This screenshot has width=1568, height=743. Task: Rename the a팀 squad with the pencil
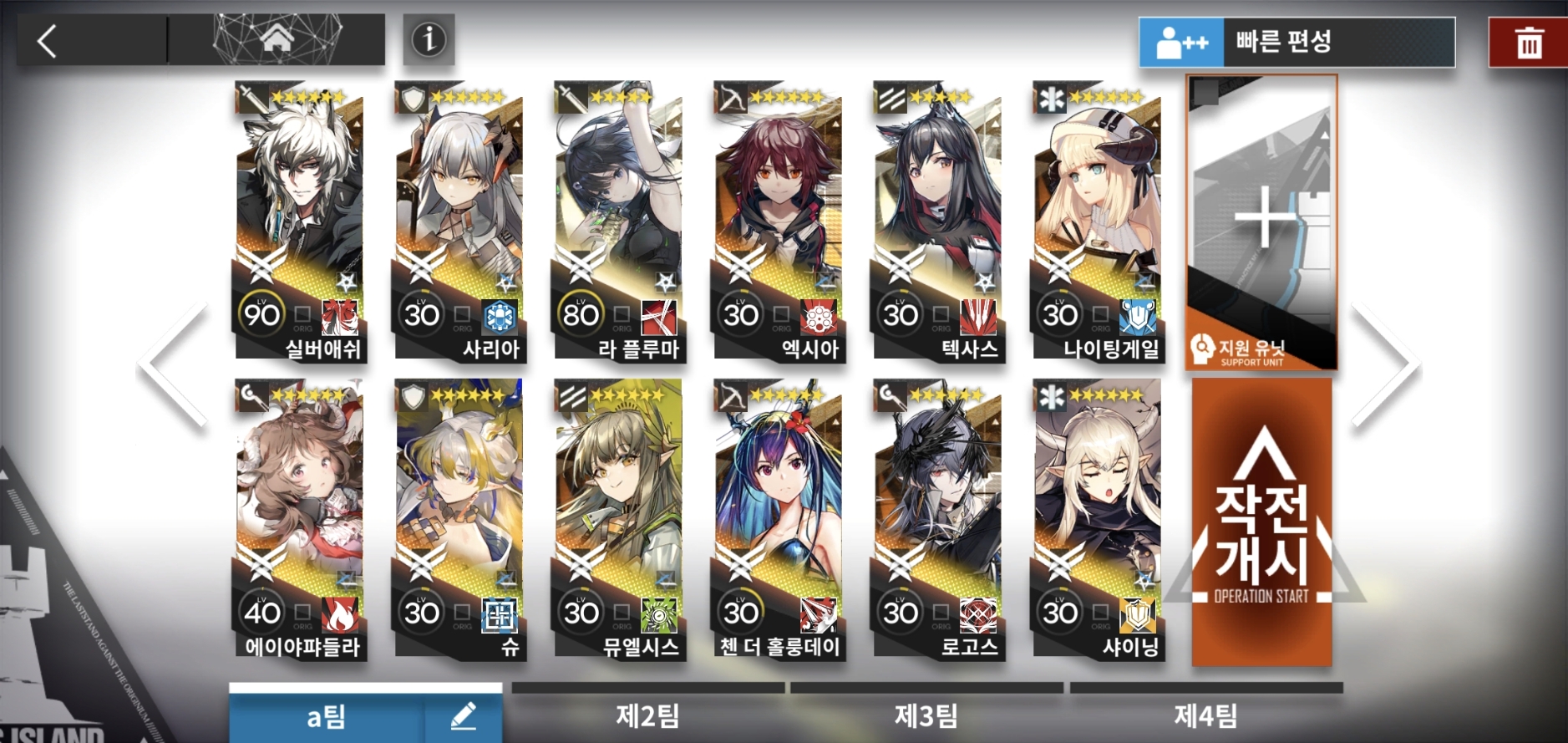pos(463,716)
